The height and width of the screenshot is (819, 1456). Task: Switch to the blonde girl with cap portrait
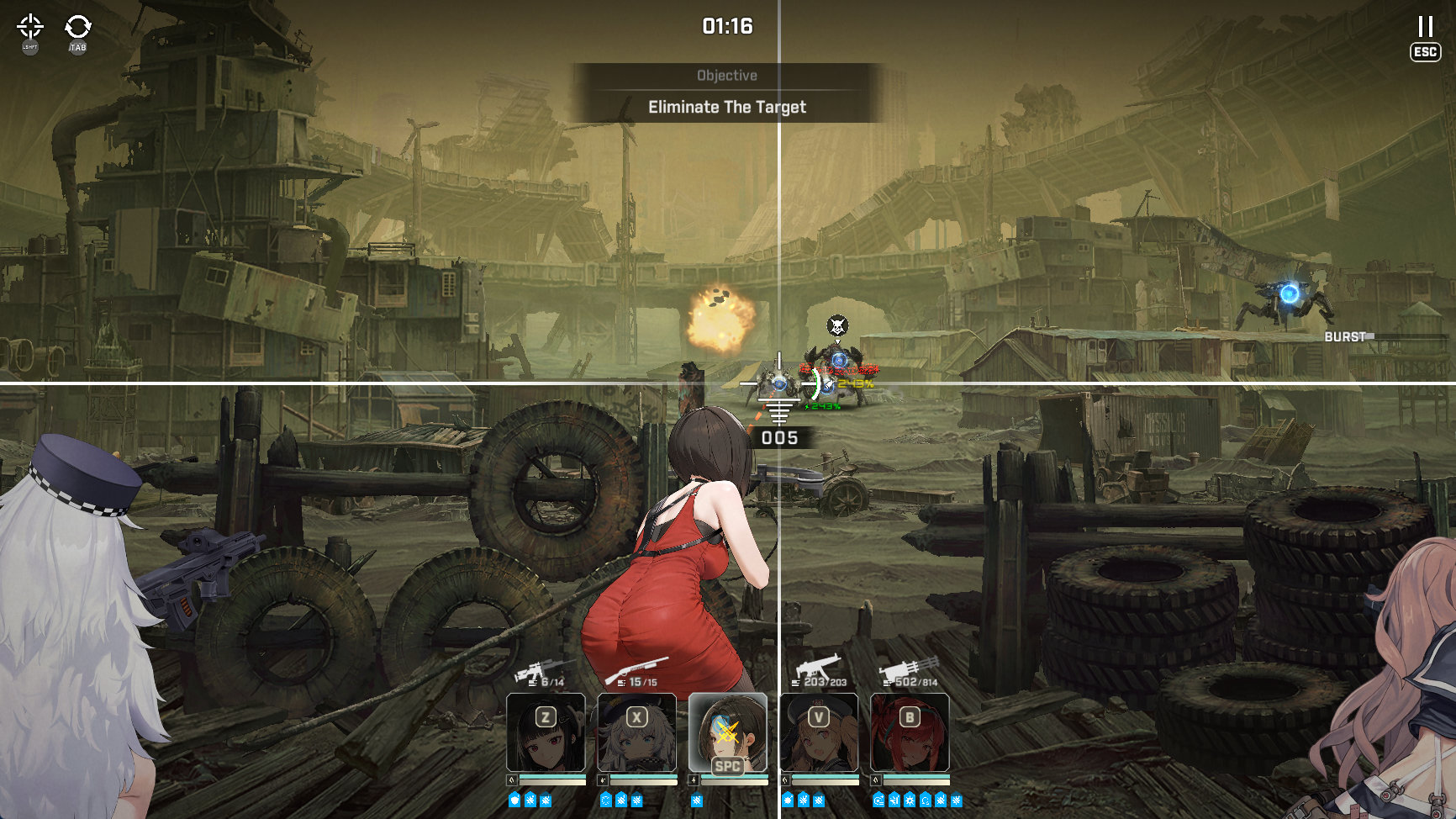click(818, 732)
